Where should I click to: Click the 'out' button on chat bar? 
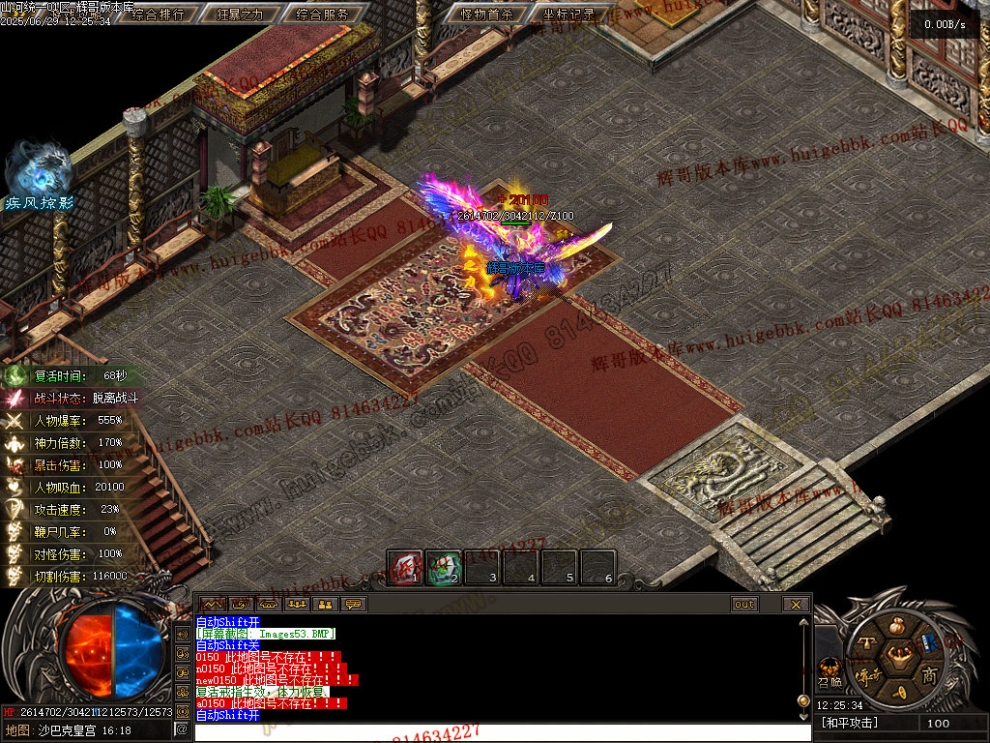(x=744, y=604)
